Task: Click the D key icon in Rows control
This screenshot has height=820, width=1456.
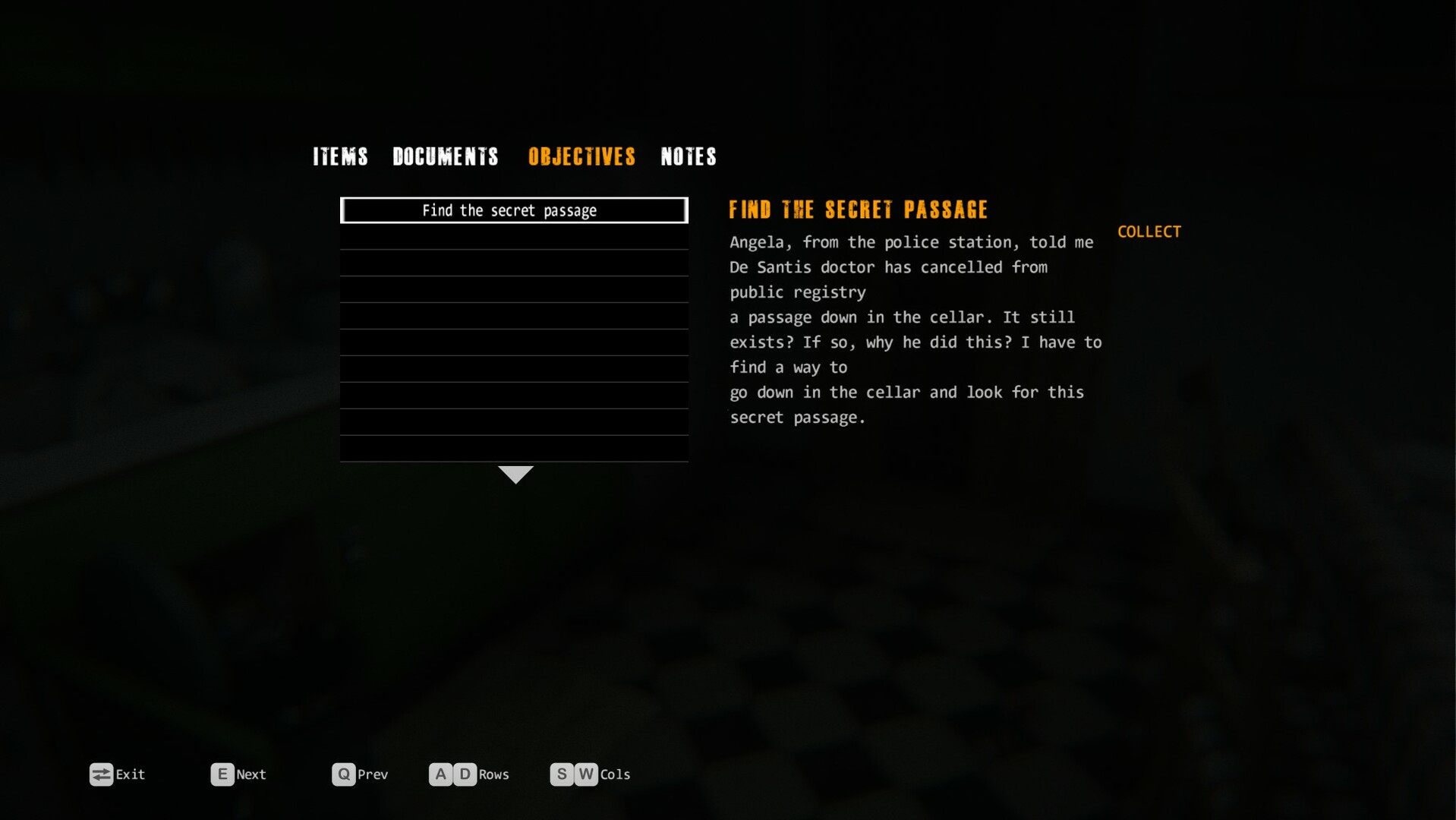Action: (465, 774)
